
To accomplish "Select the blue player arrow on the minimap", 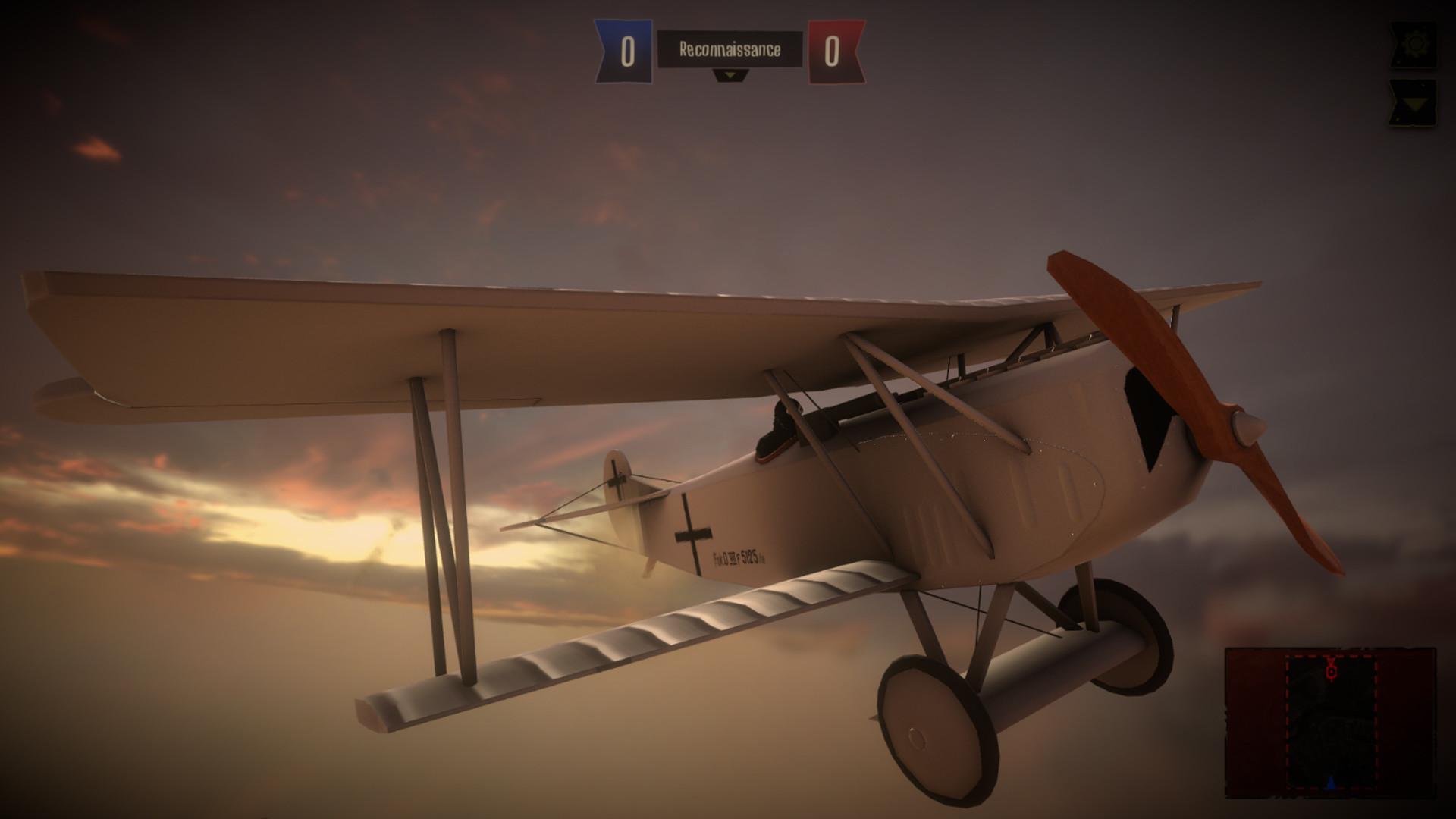I will pyautogui.click(x=1331, y=783).
